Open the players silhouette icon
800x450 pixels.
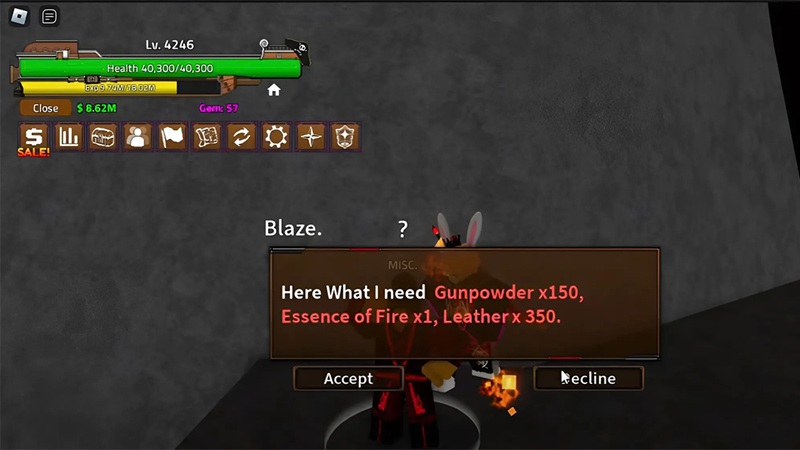138,137
